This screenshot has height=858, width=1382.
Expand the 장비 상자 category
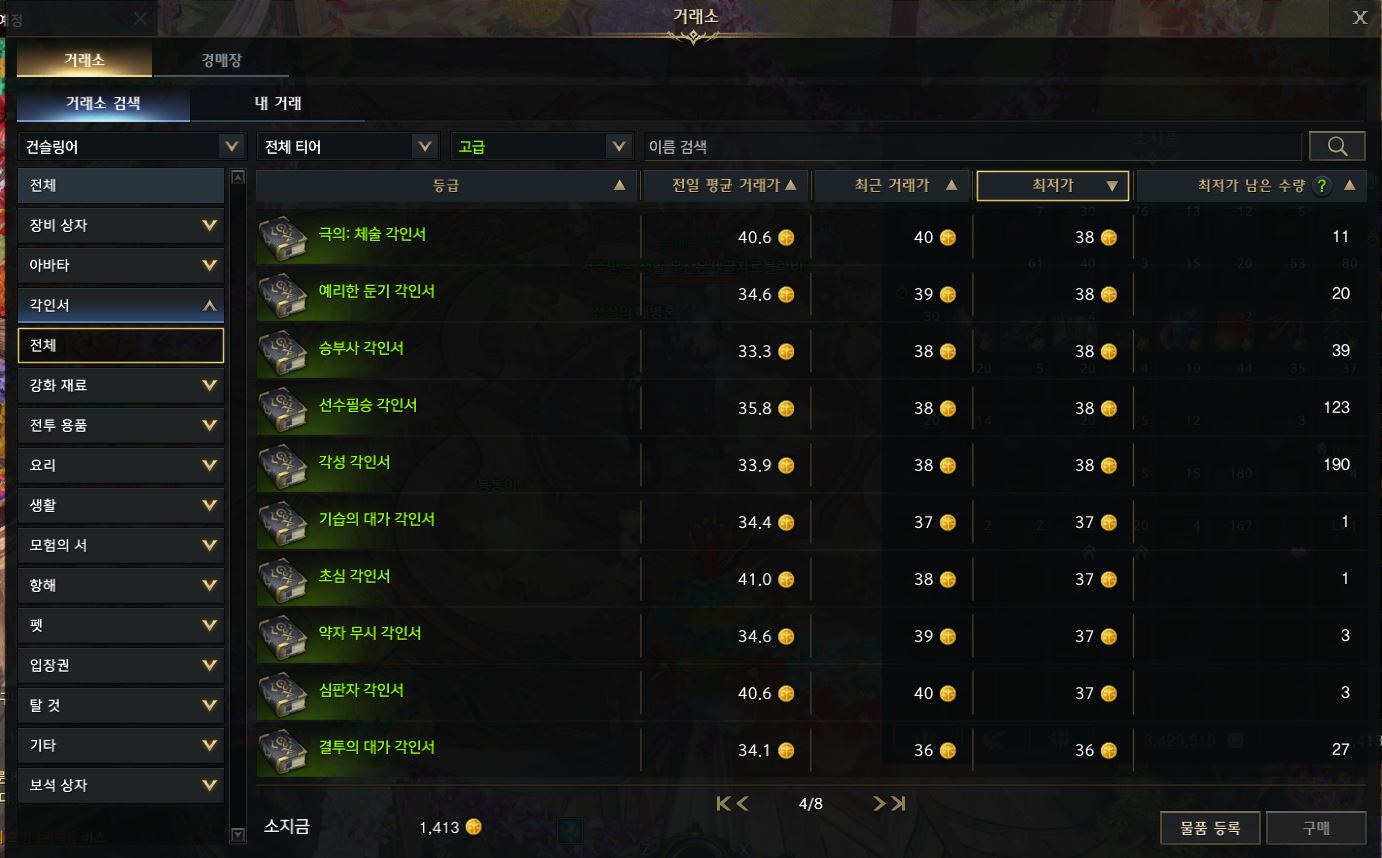coord(121,226)
